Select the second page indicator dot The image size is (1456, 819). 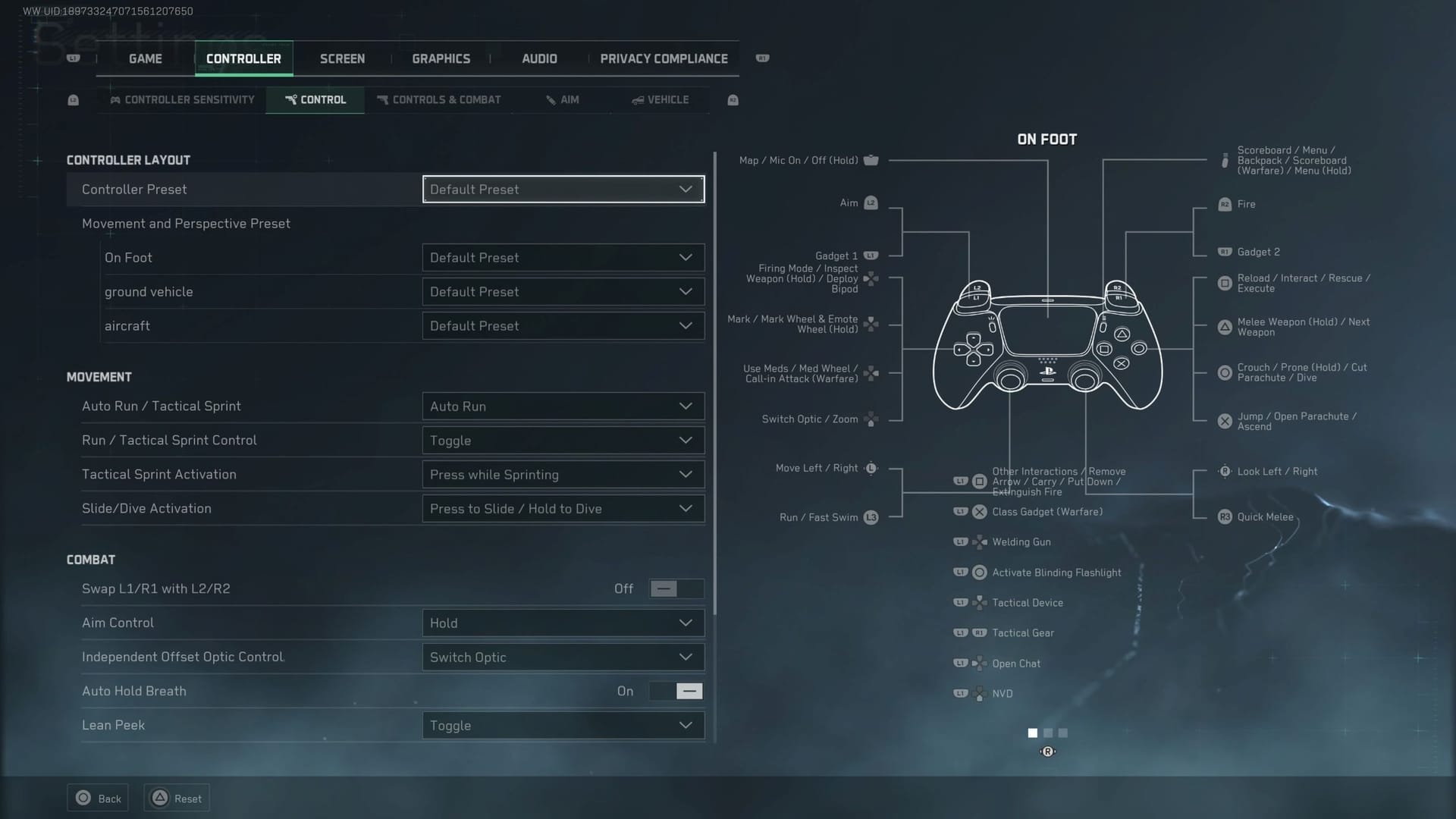click(1047, 733)
